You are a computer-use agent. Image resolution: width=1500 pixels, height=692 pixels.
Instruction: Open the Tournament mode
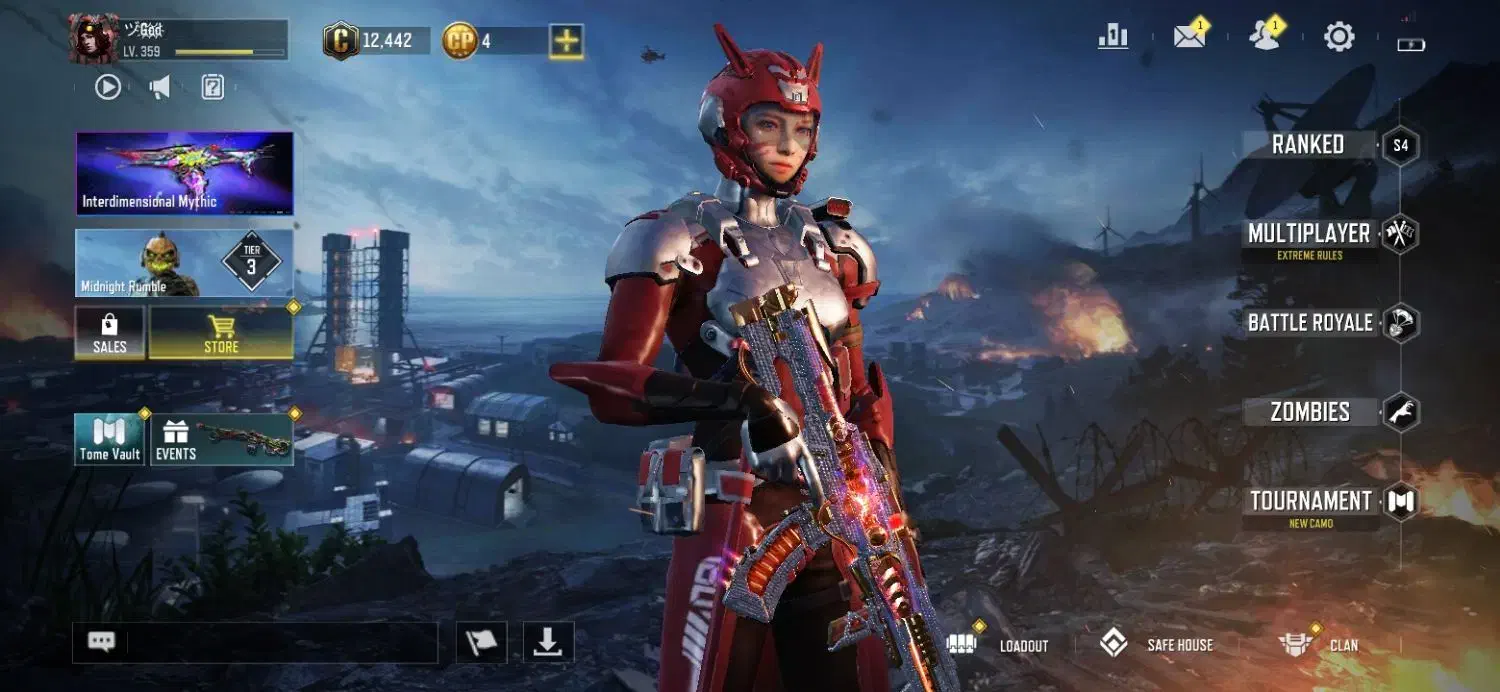(1310, 501)
